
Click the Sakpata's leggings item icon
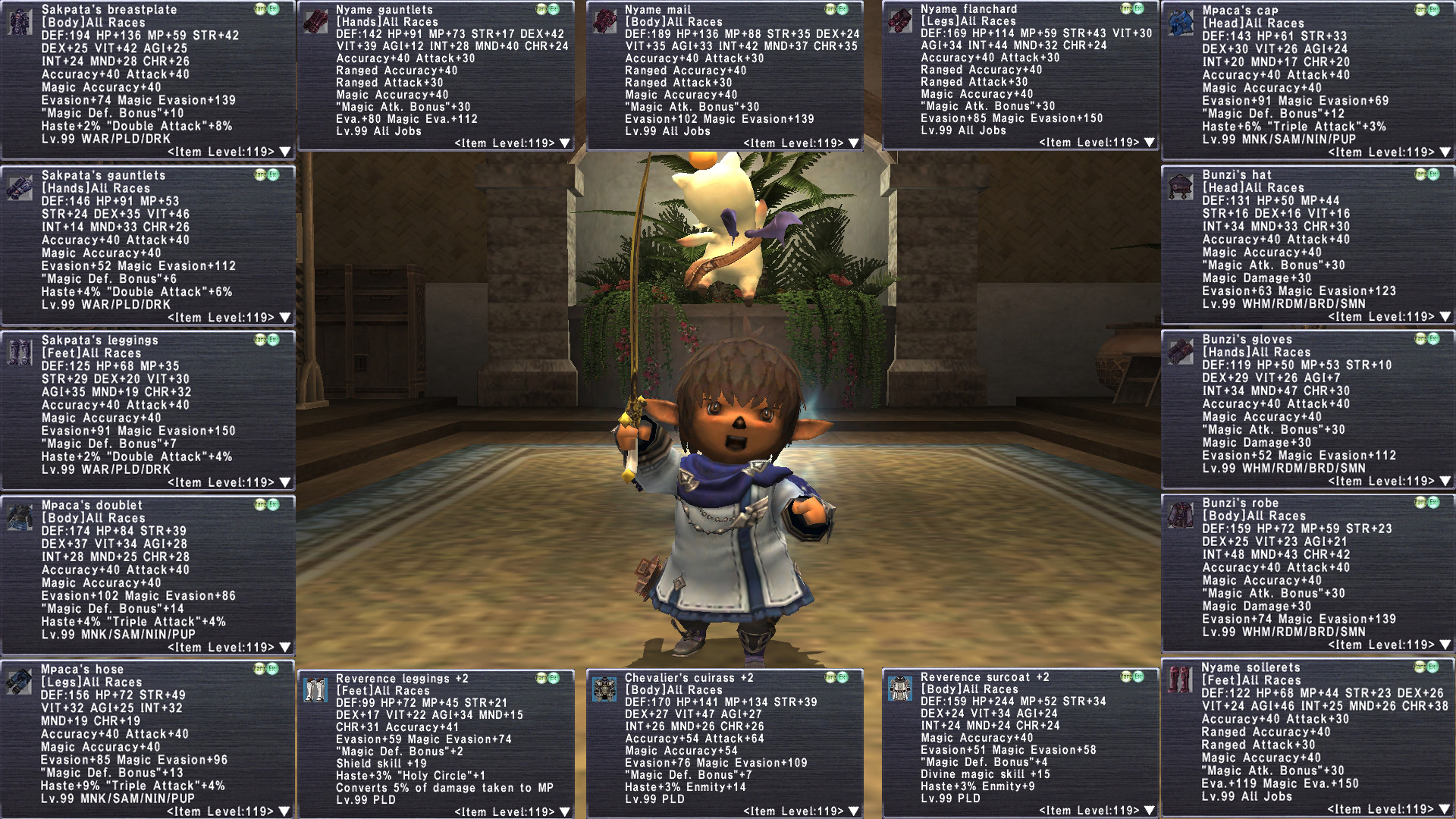point(20,351)
